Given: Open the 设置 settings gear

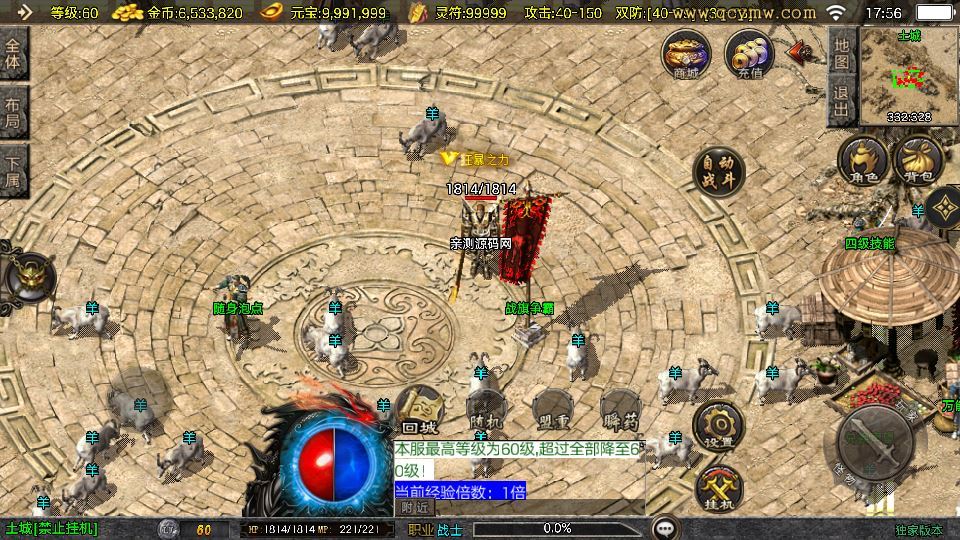Looking at the screenshot, I should [x=719, y=424].
